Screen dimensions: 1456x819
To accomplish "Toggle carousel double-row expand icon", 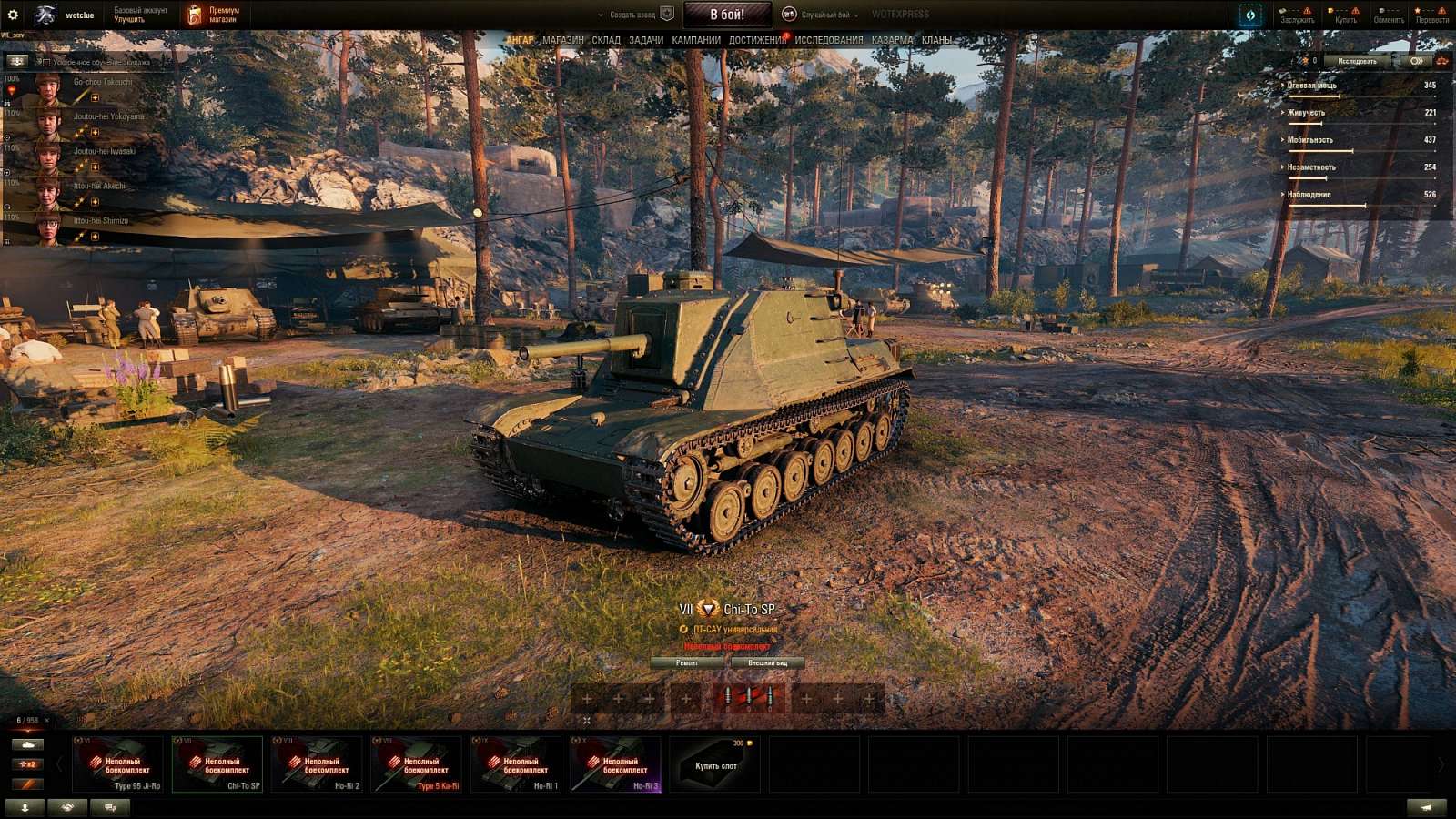I will click(x=588, y=721).
